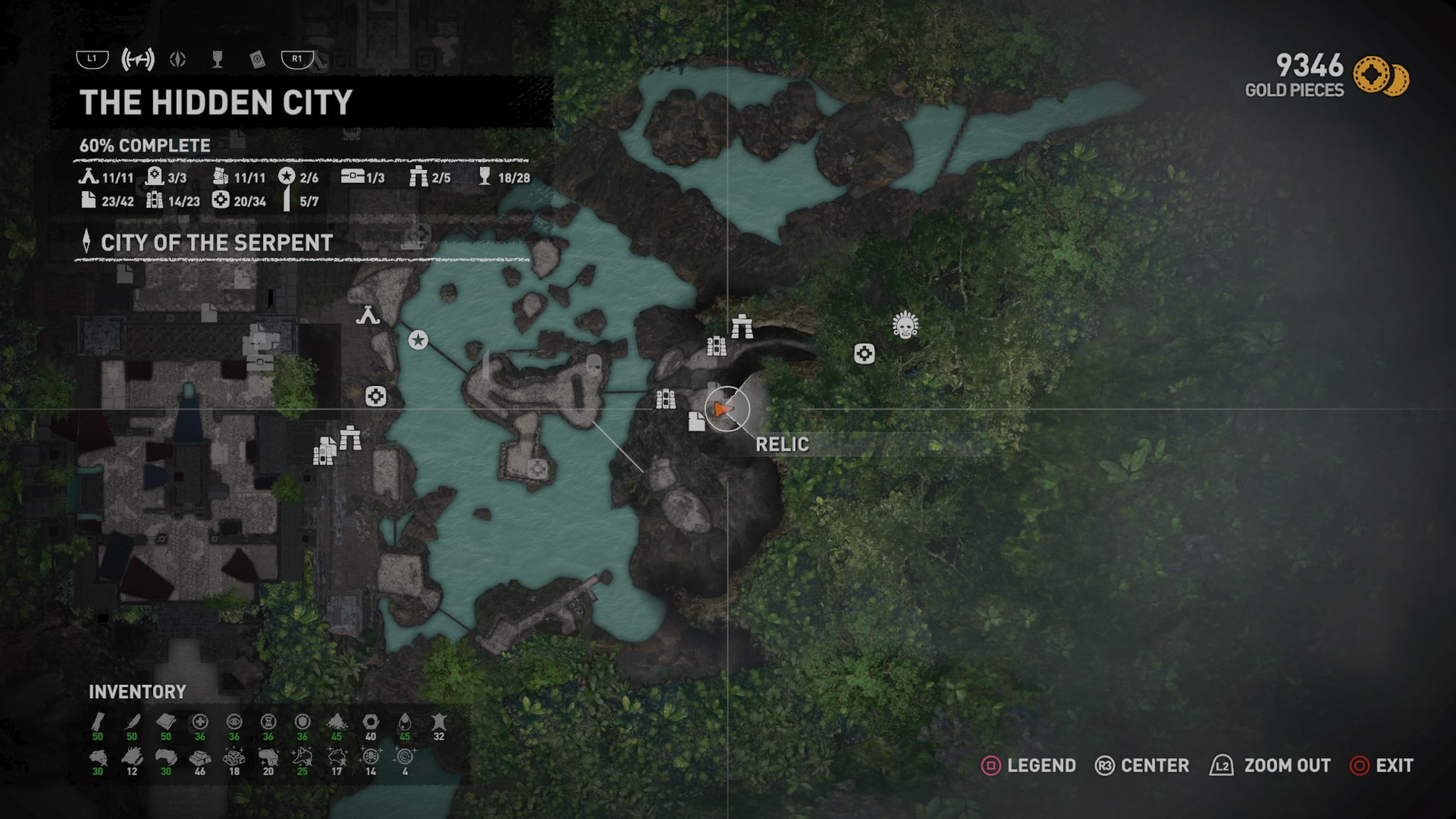The image size is (1456, 819).
Task: Open the chalice artifacts tab
Action: 218,59
